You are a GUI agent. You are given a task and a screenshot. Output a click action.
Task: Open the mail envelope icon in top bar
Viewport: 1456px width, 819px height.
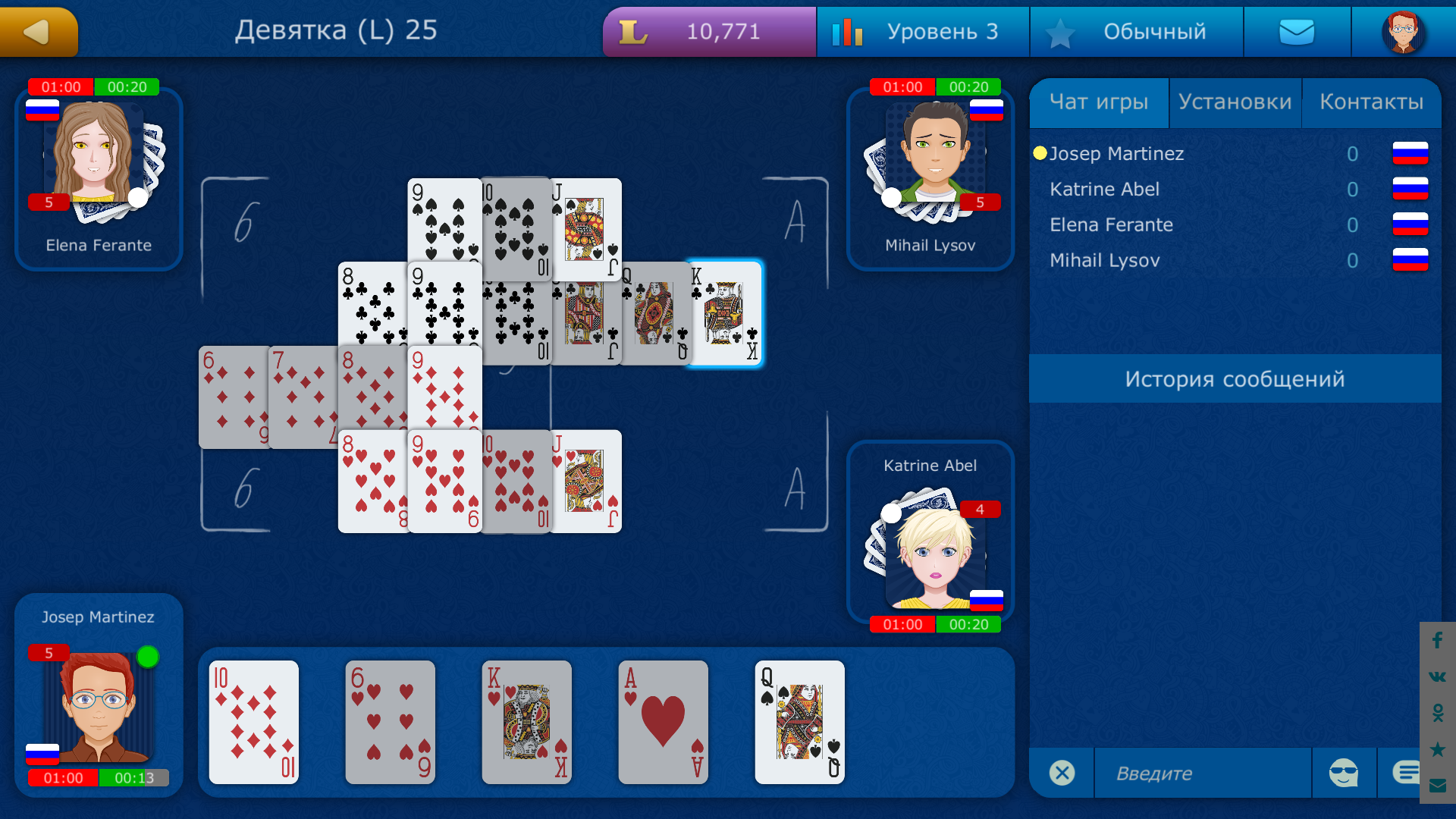click(x=1297, y=31)
